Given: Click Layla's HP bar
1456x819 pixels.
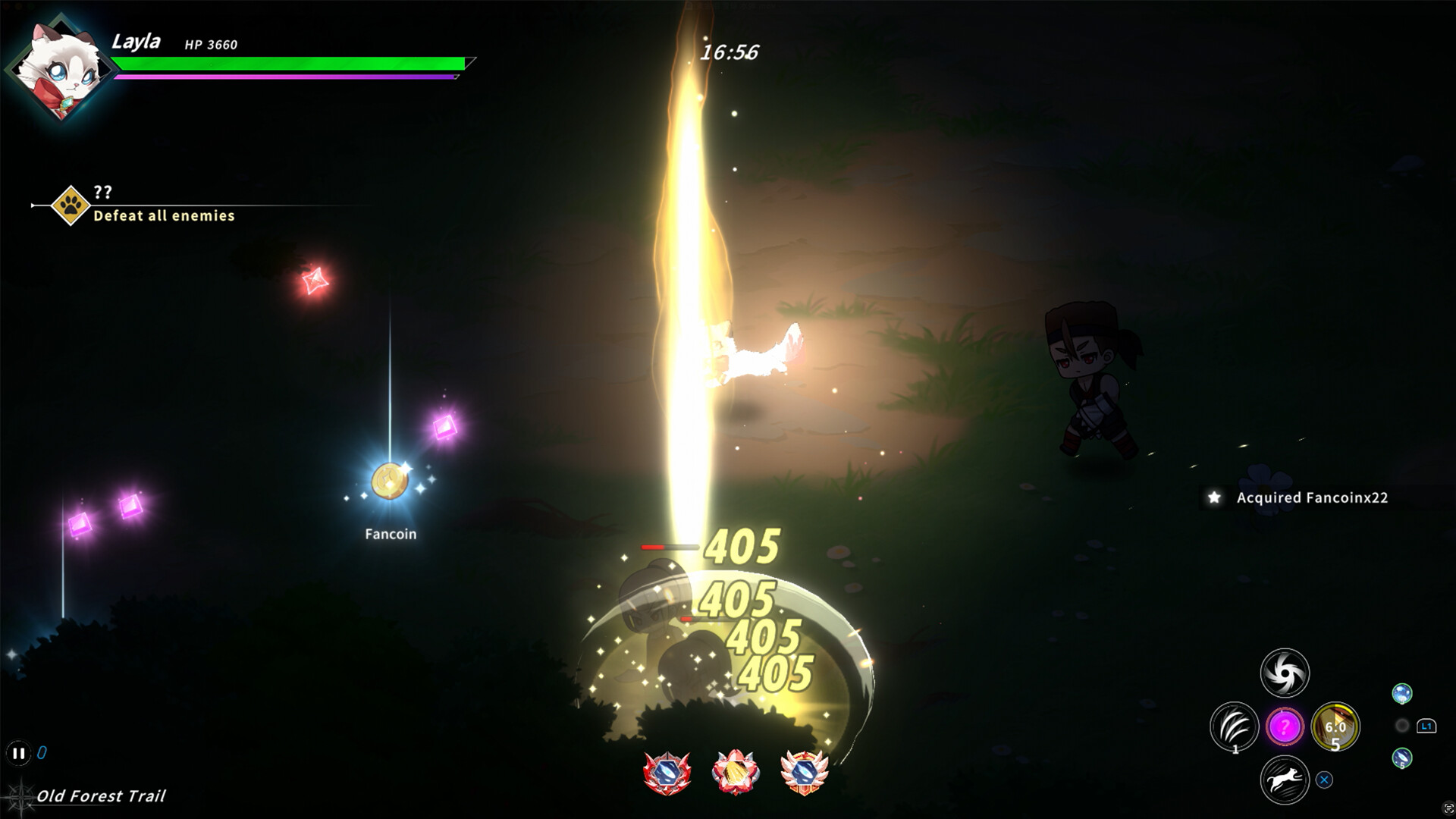Looking at the screenshot, I should tap(290, 64).
